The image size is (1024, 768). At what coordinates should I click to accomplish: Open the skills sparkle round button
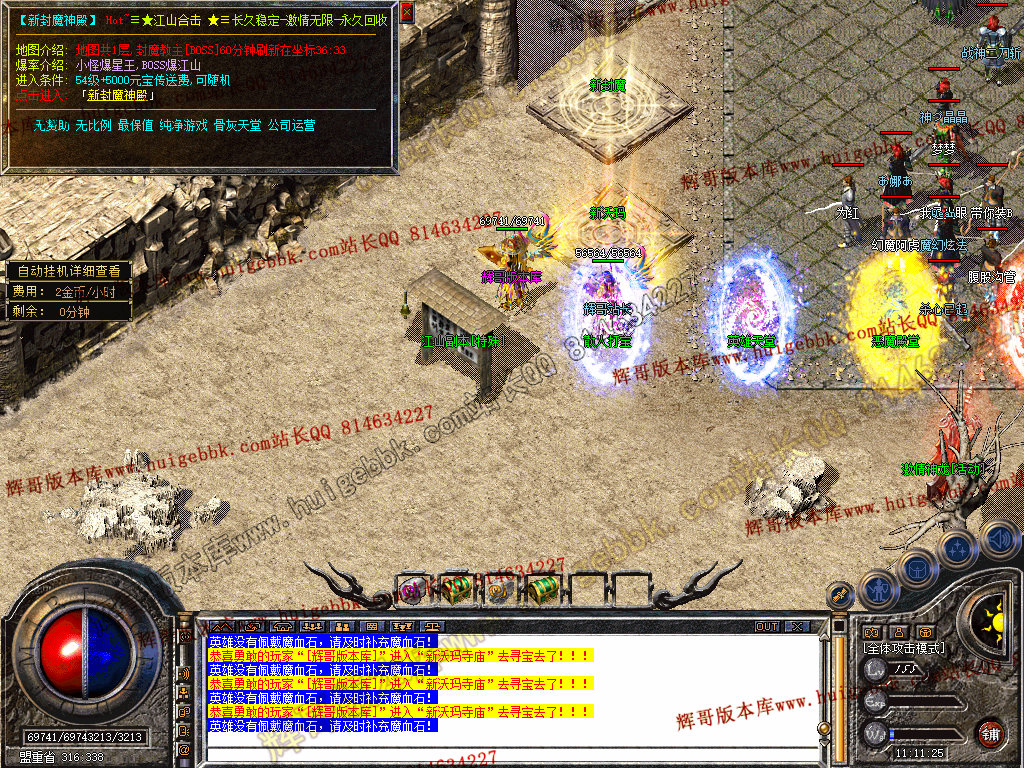[958, 548]
